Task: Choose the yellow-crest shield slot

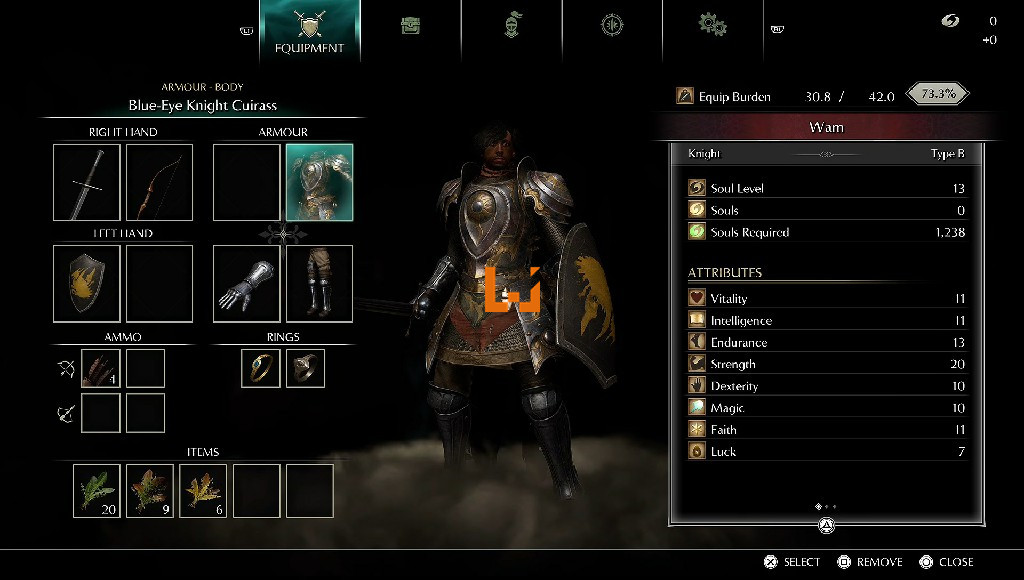Action: click(x=87, y=283)
